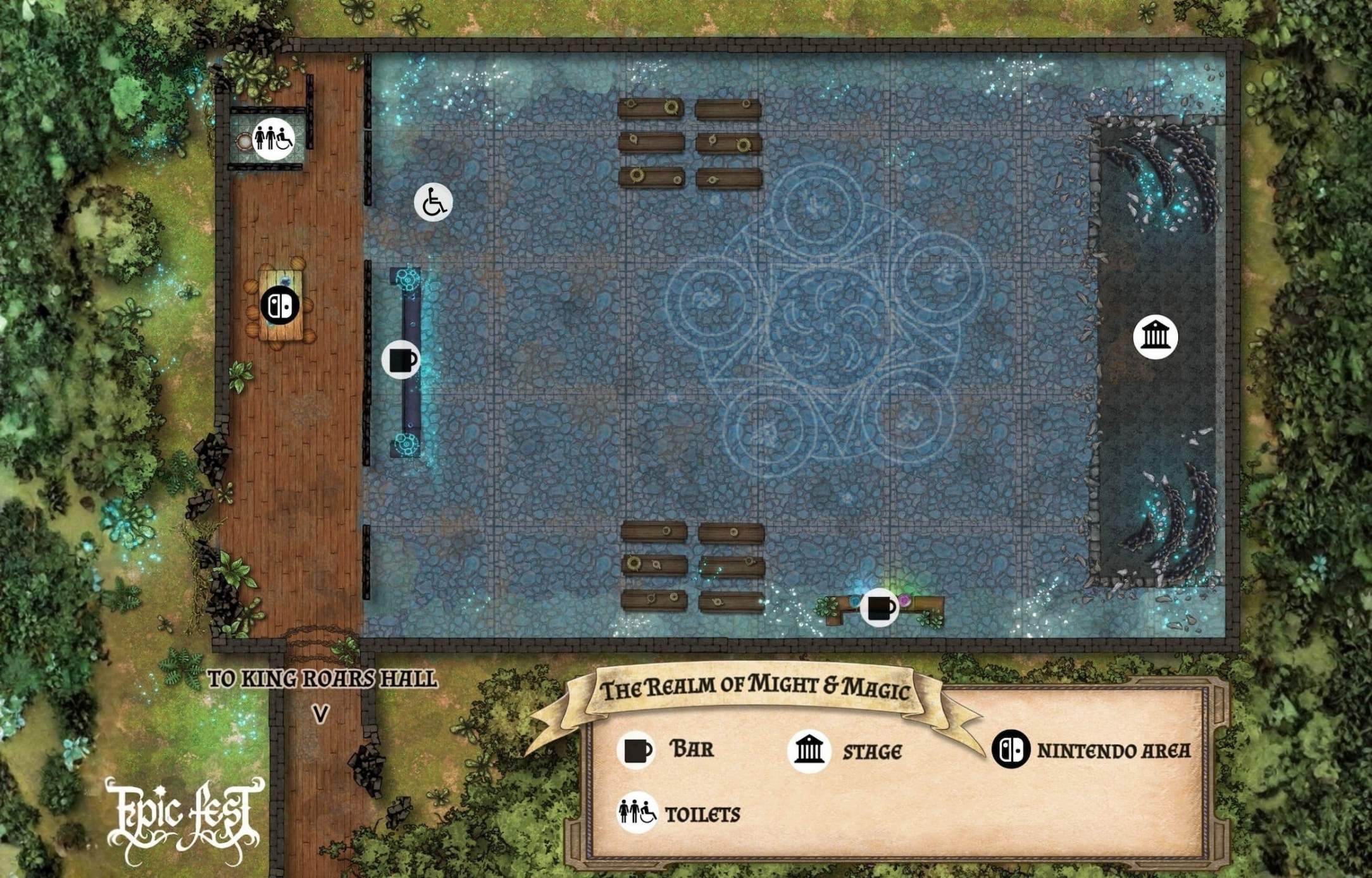Click the stage marker on the map
This screenshot has width=1372, height=878.
[x=1155, y=336]
